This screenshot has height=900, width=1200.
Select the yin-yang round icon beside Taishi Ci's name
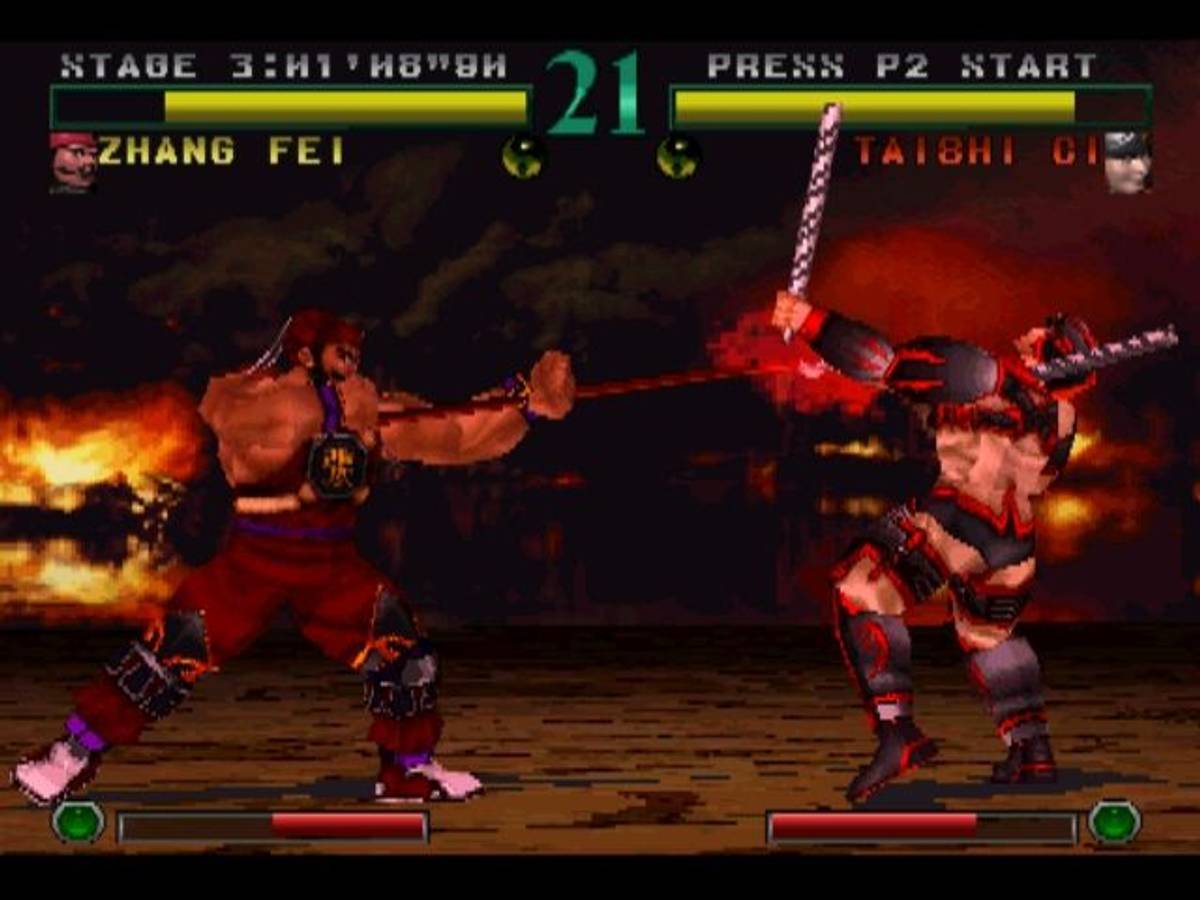(x=678, y=157)
